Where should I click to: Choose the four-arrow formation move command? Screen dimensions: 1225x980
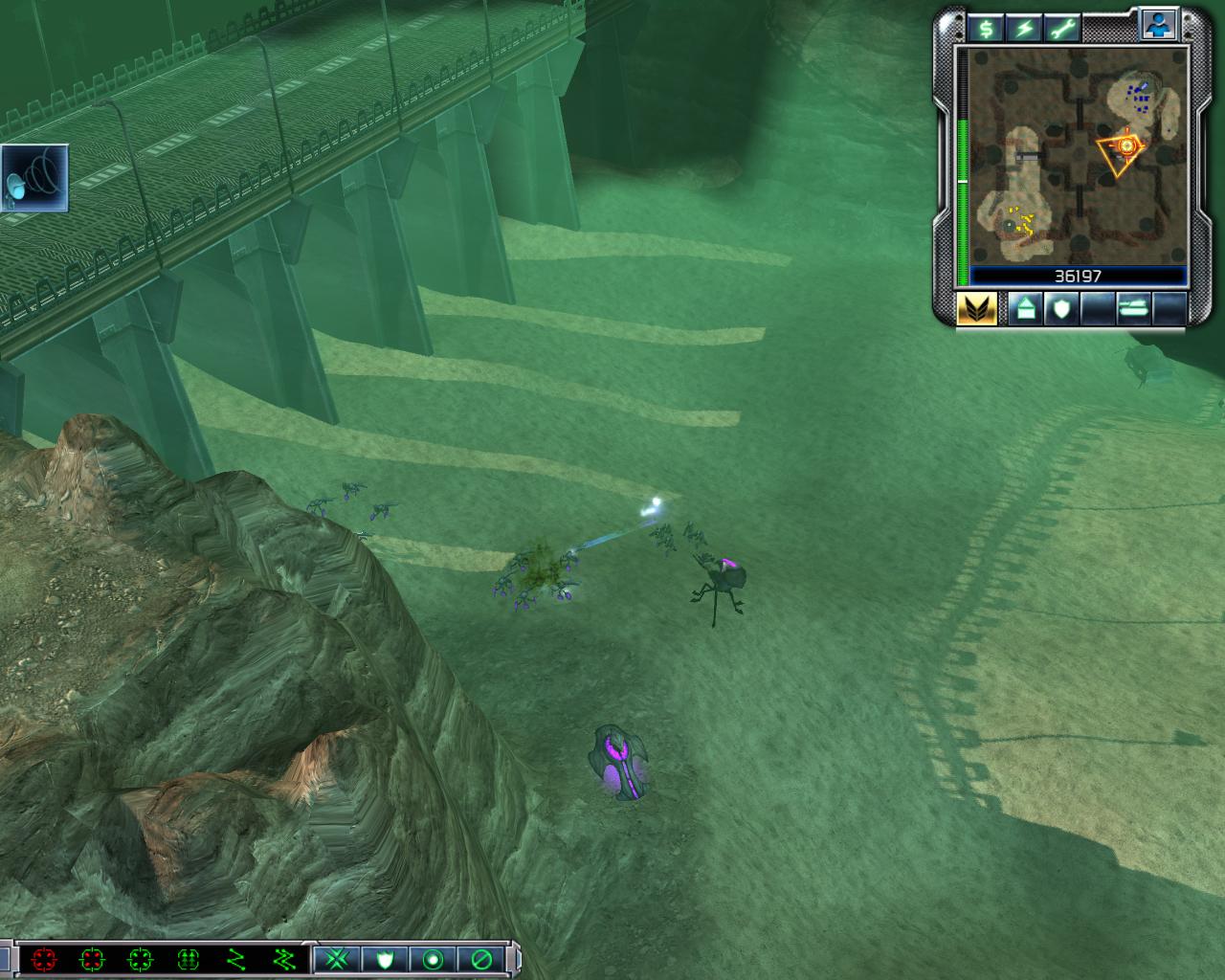pos(188,959)
